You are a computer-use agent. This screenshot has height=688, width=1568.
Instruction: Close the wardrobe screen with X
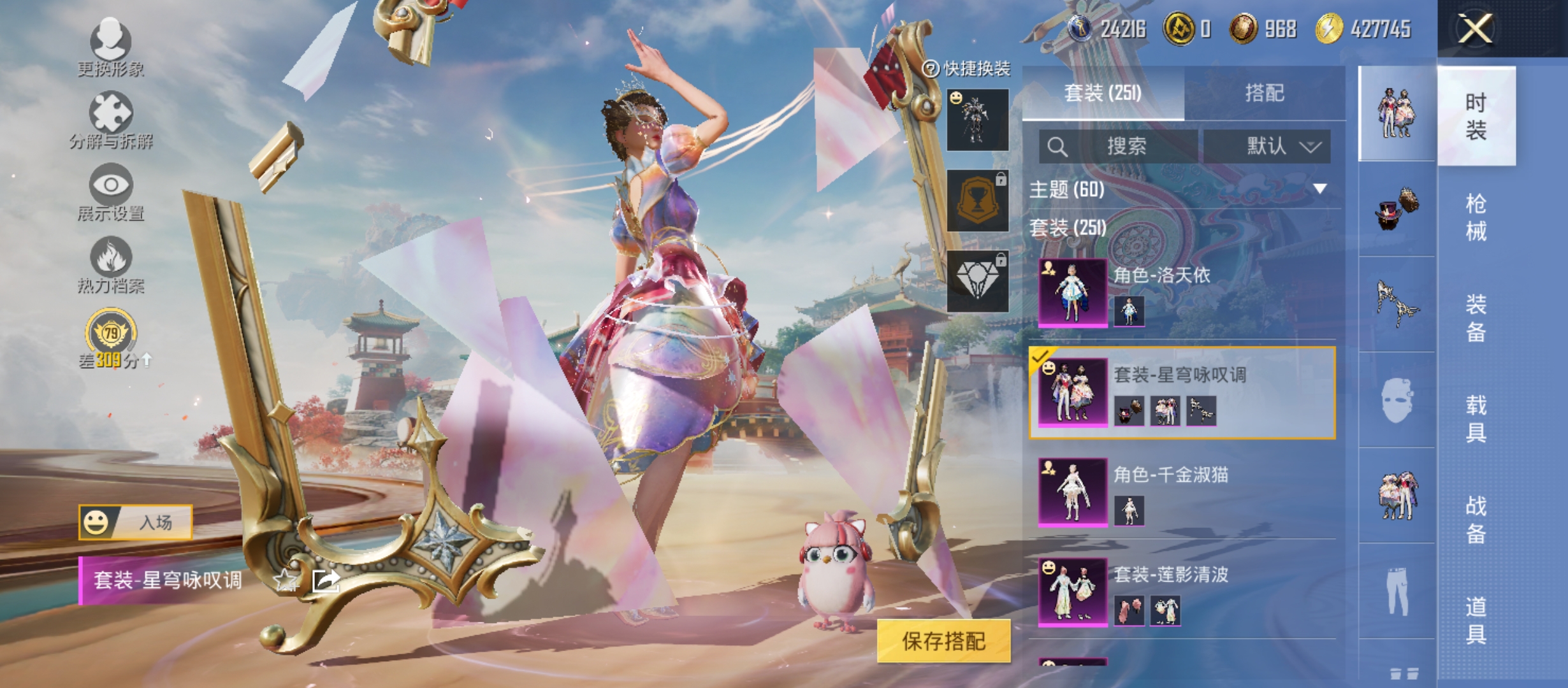pos(1475,29)
